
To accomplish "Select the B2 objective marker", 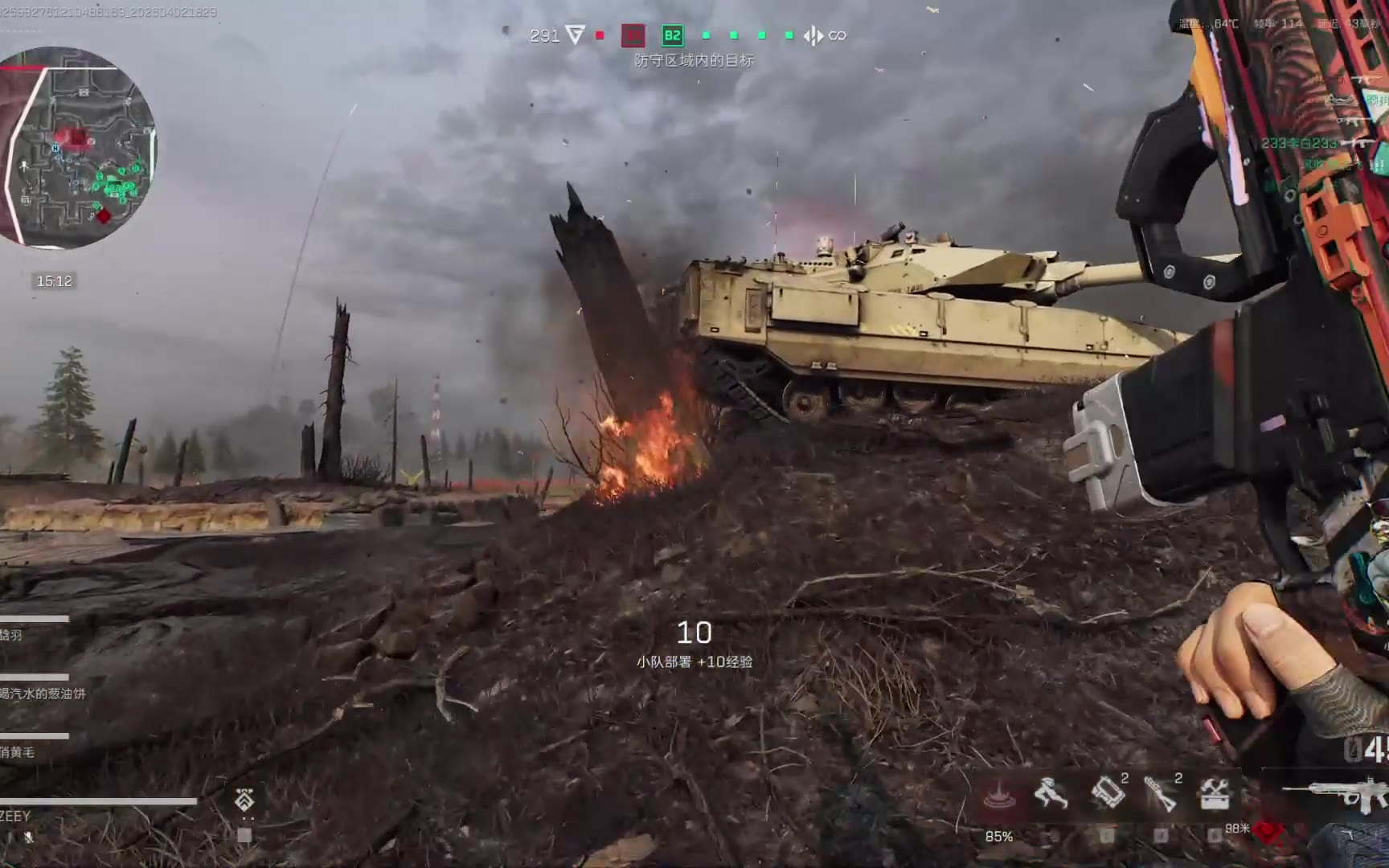I will click(672, 35).
